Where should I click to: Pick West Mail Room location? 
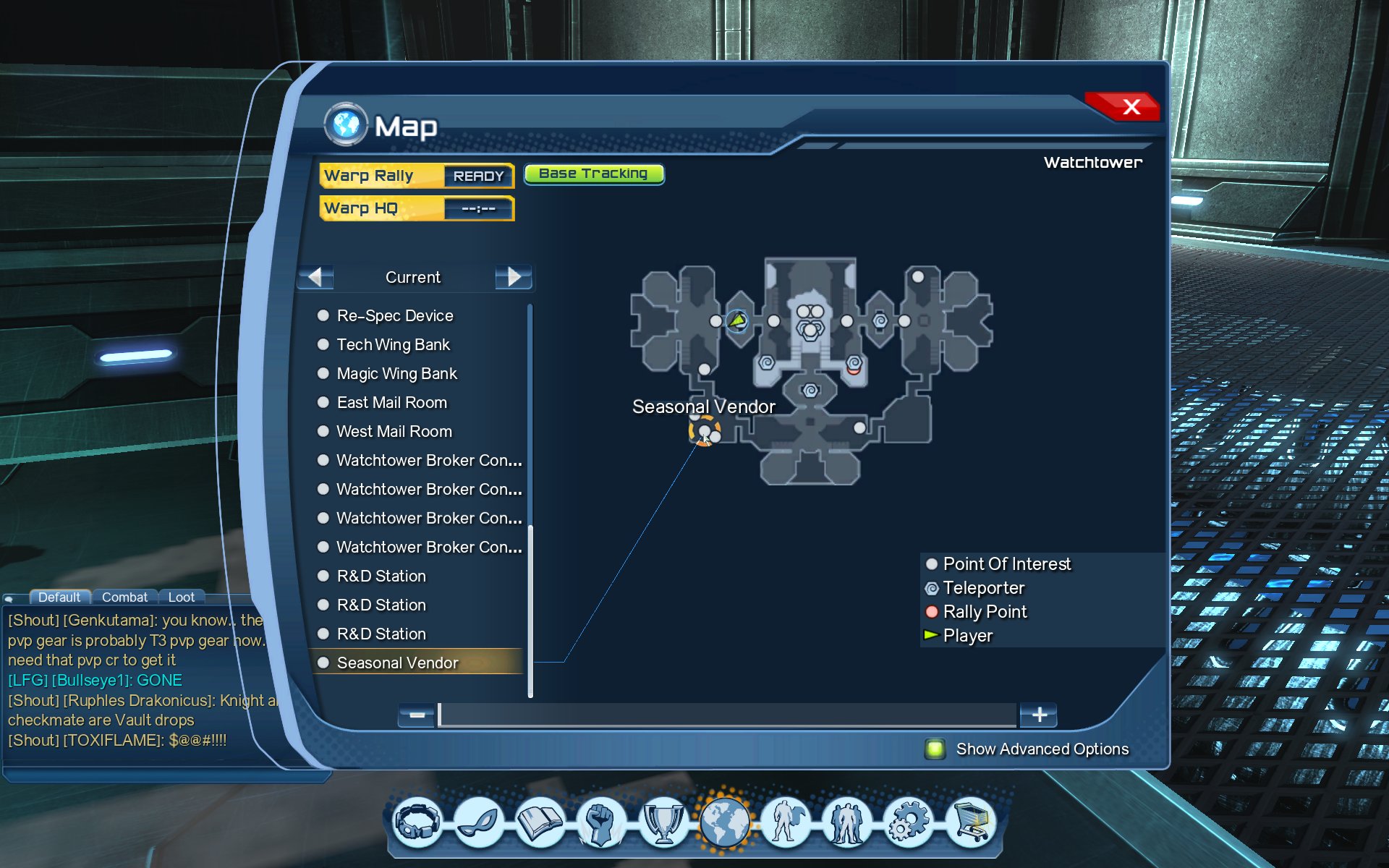(394, 431)
